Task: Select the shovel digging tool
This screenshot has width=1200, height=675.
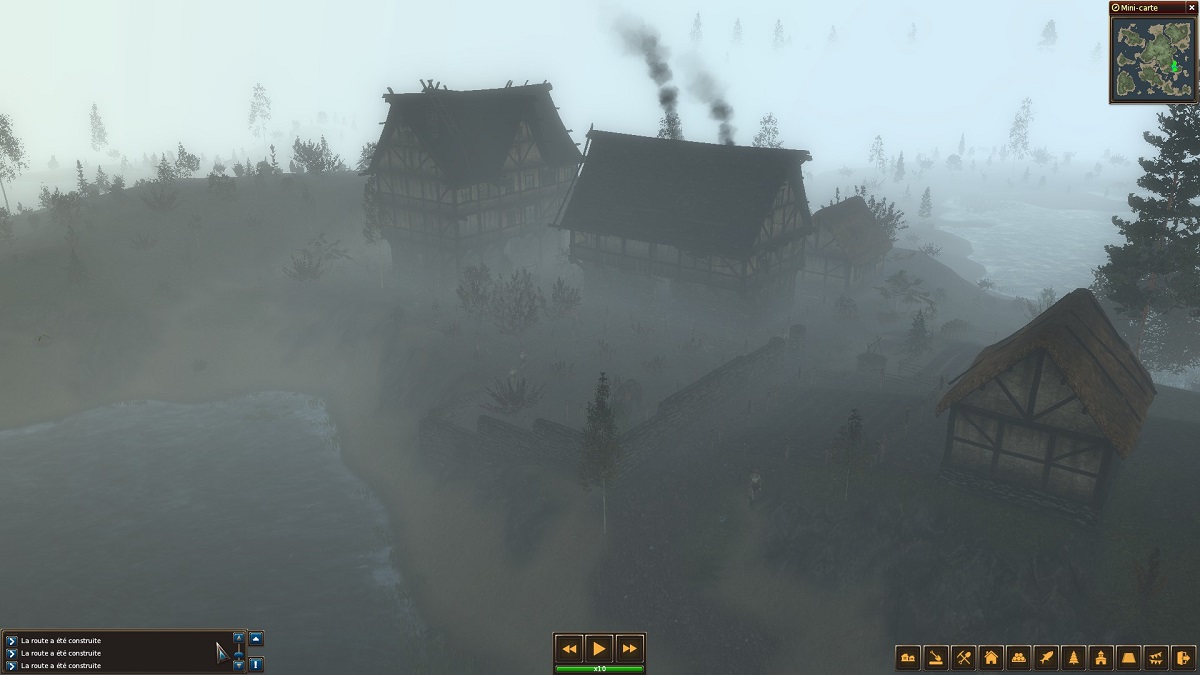Action: (x=936, y=657)
